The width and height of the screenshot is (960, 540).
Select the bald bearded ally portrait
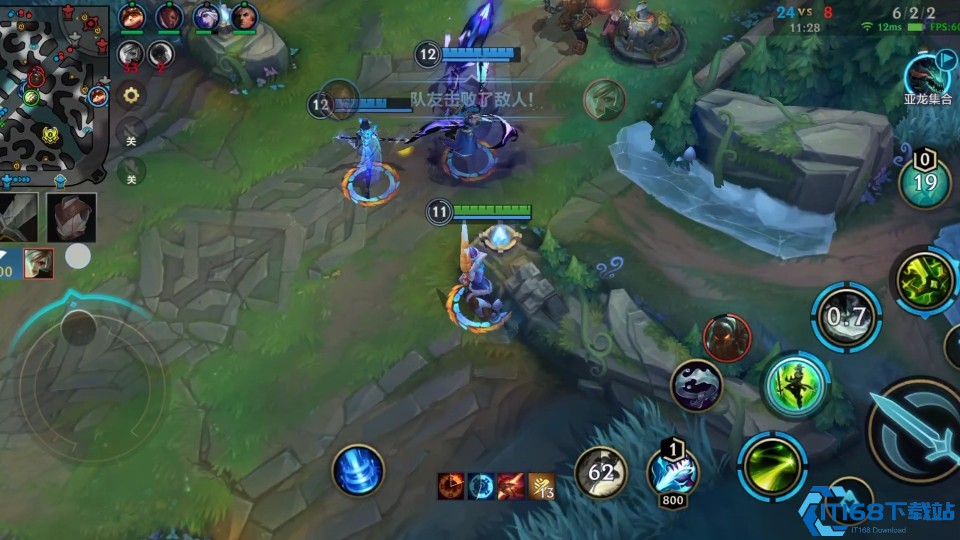click(x=243, y=16)
